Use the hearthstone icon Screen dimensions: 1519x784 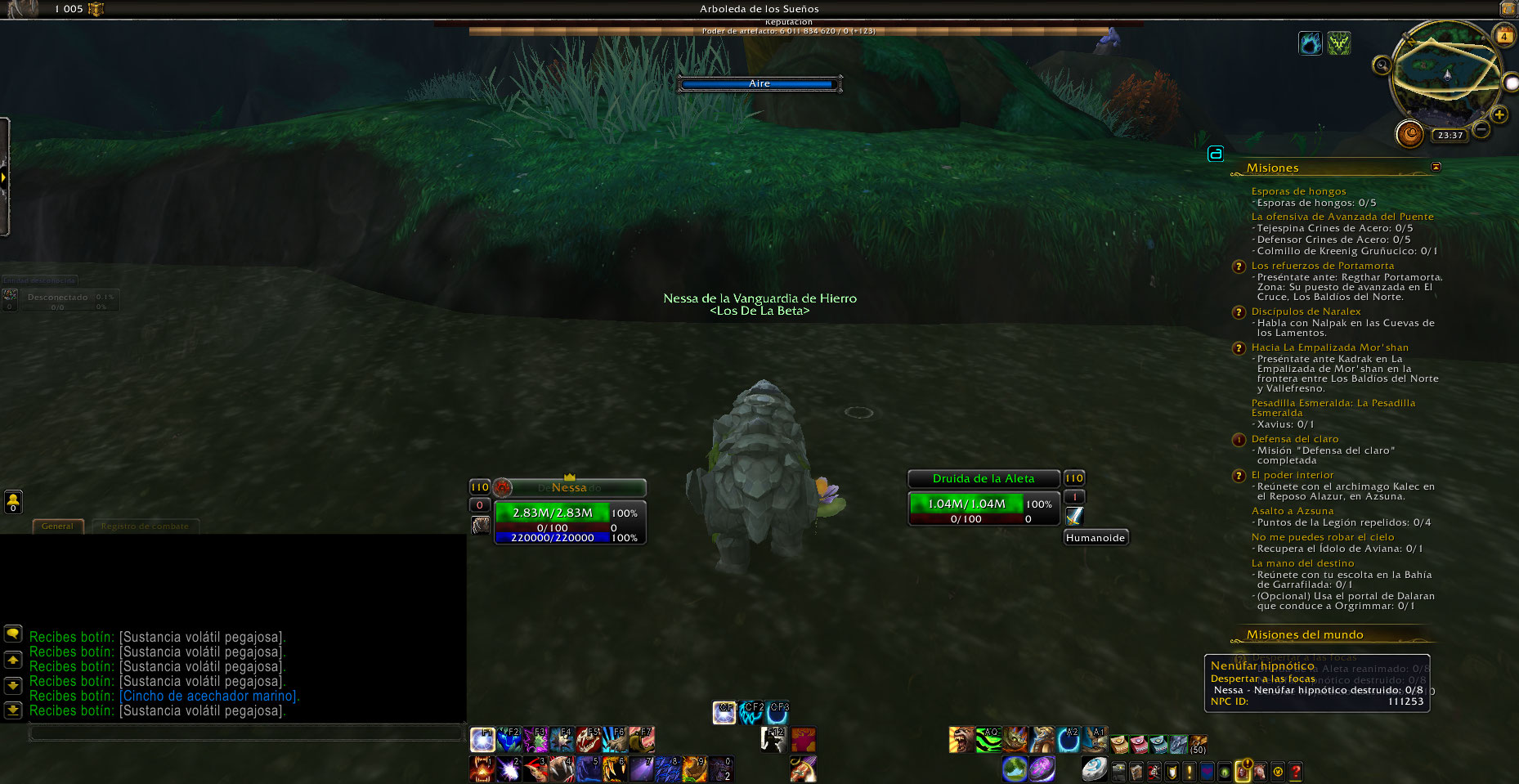click(x=1094, y=768)
